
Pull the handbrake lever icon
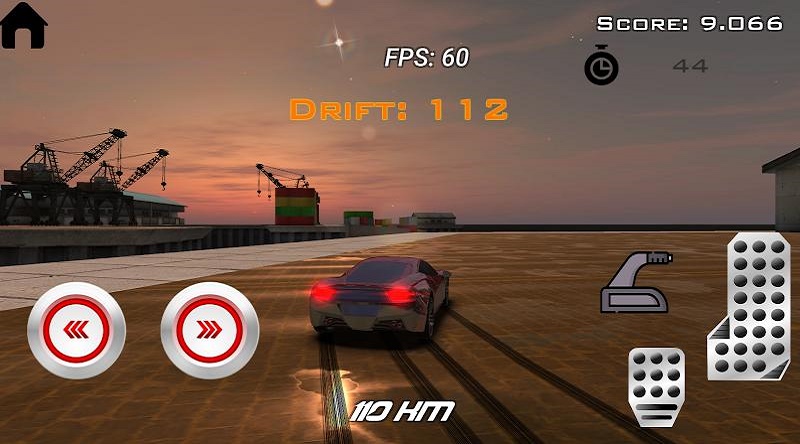(636, 283)
